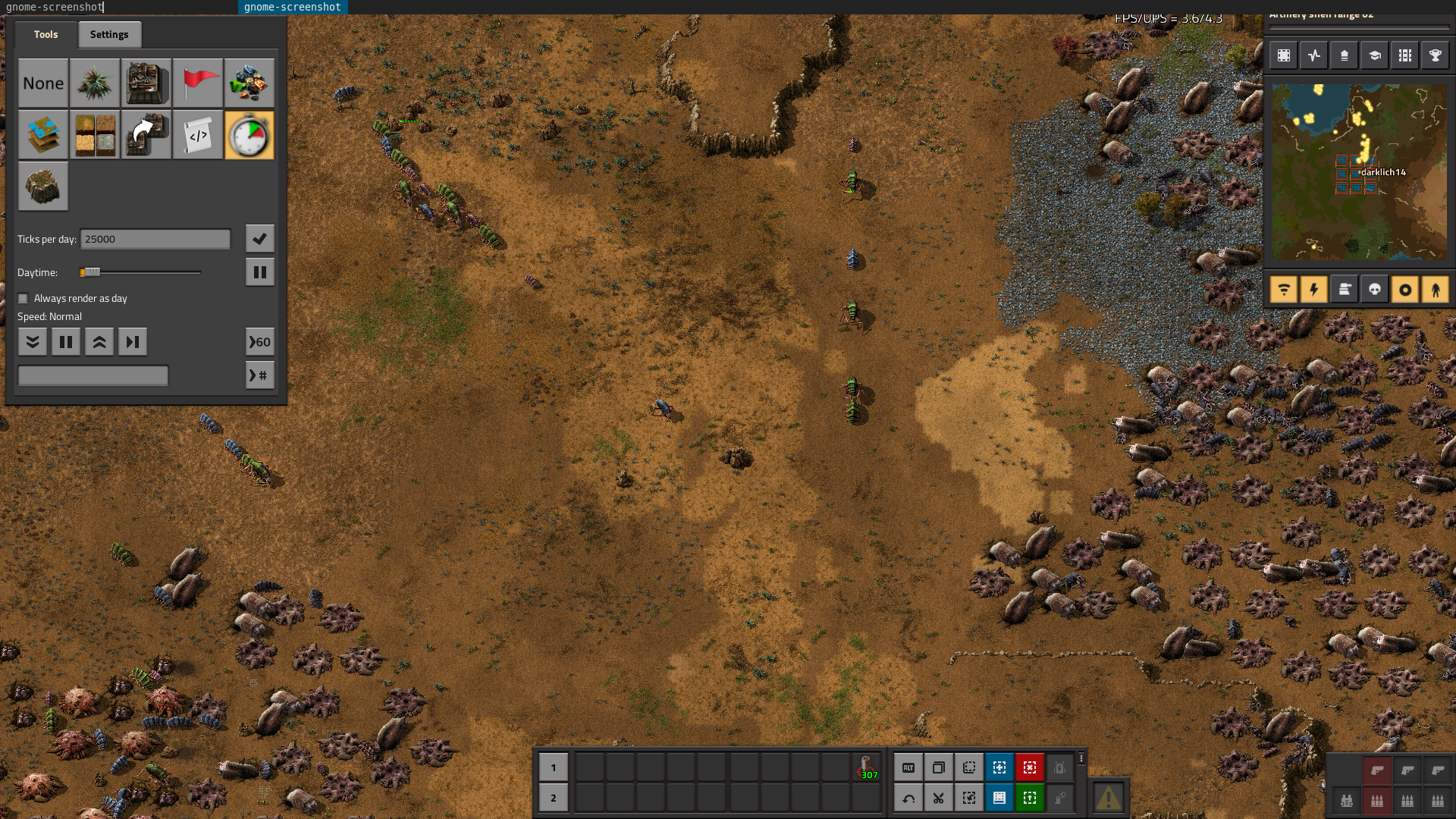Select the script scroll tool
The image size is (1456, 819).
tap(198, 136)
